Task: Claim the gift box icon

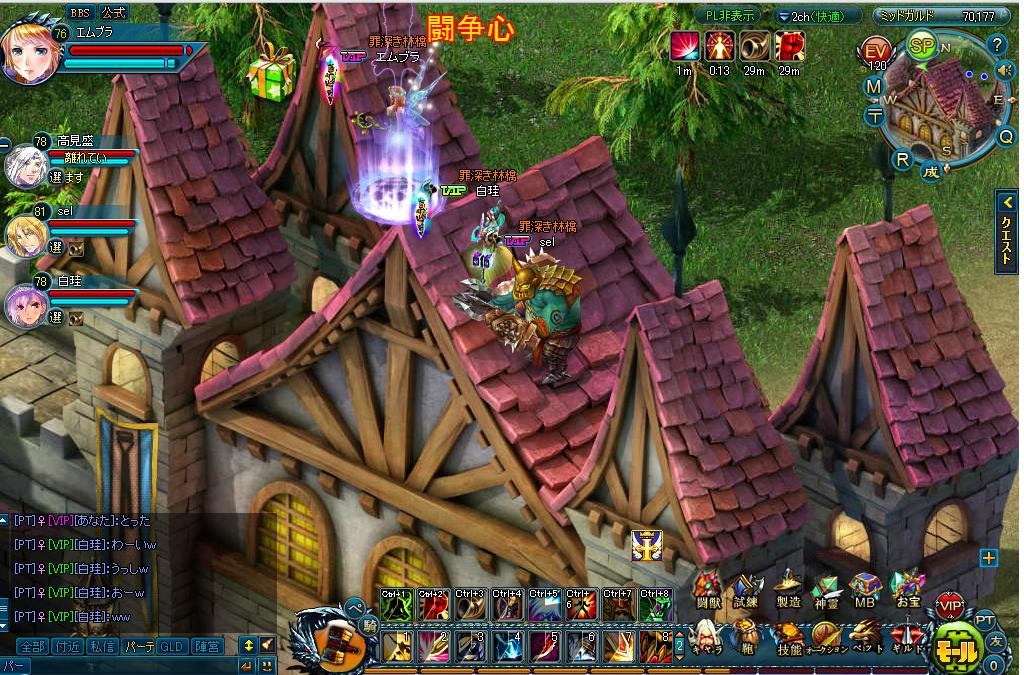Action: pos(271,73)
